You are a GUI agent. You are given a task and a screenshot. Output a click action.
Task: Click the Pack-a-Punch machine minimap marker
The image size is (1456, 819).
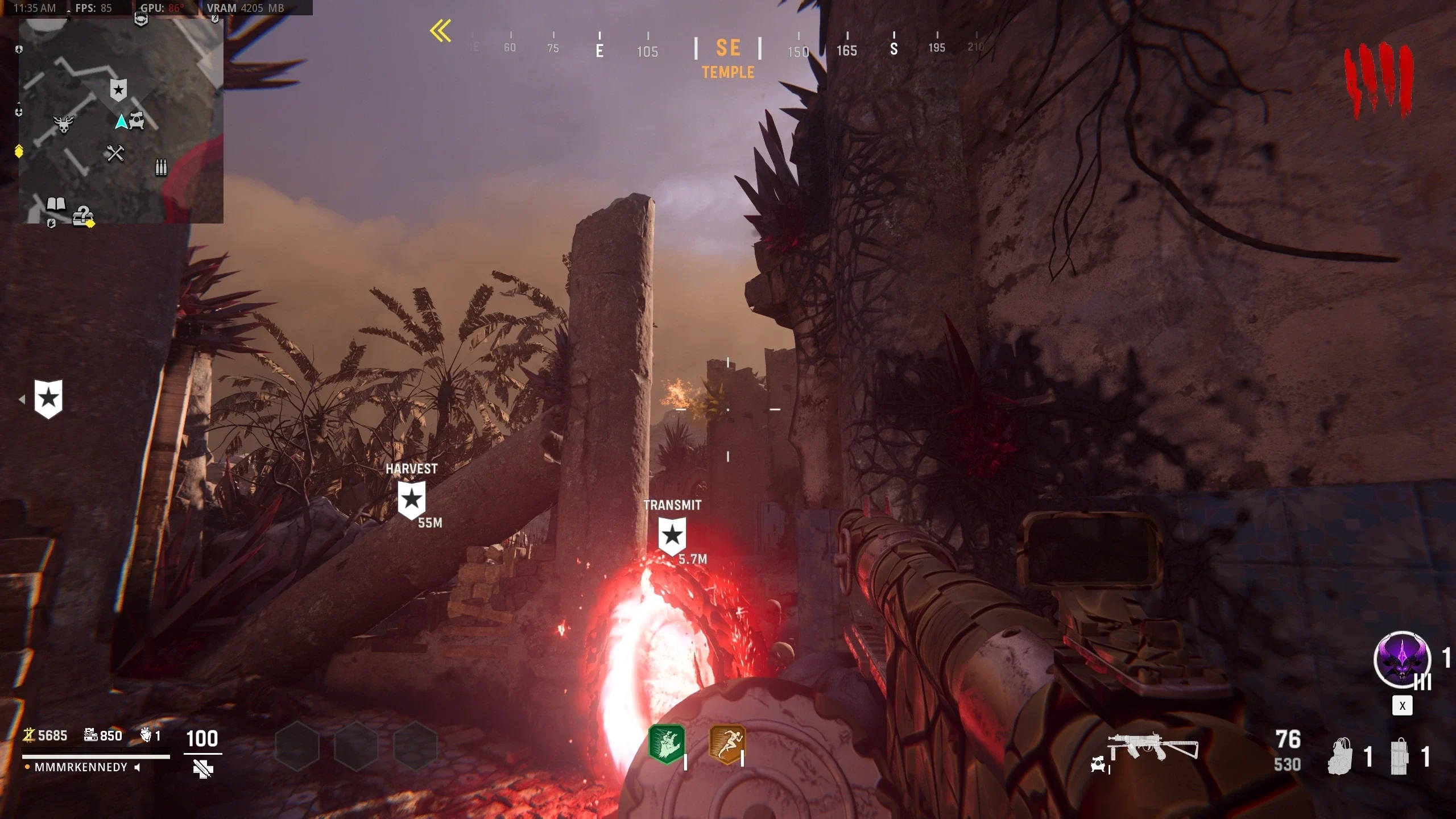pyautogui.click(x=136, y=120)
